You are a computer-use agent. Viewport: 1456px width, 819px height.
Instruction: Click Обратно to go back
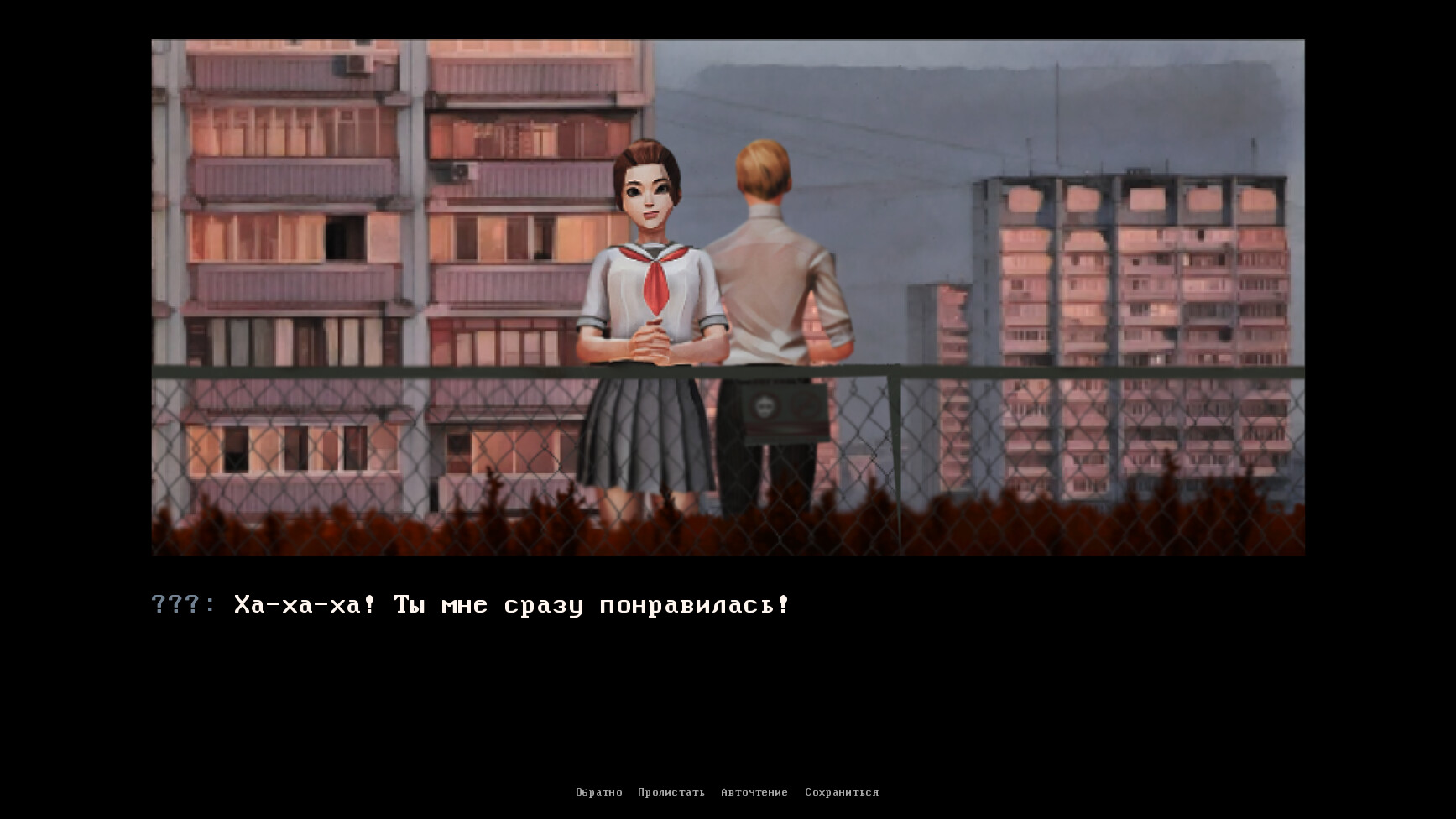pos(598,791)
